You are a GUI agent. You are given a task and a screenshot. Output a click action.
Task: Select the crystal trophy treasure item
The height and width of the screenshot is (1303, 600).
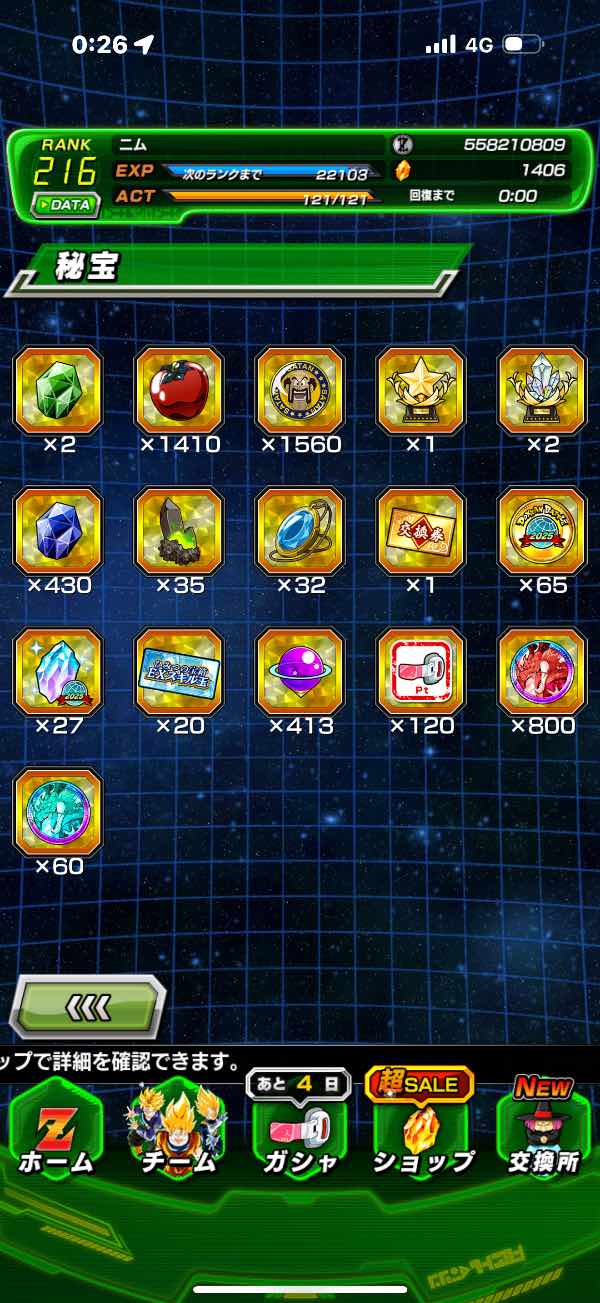click(x=542, y=390)
